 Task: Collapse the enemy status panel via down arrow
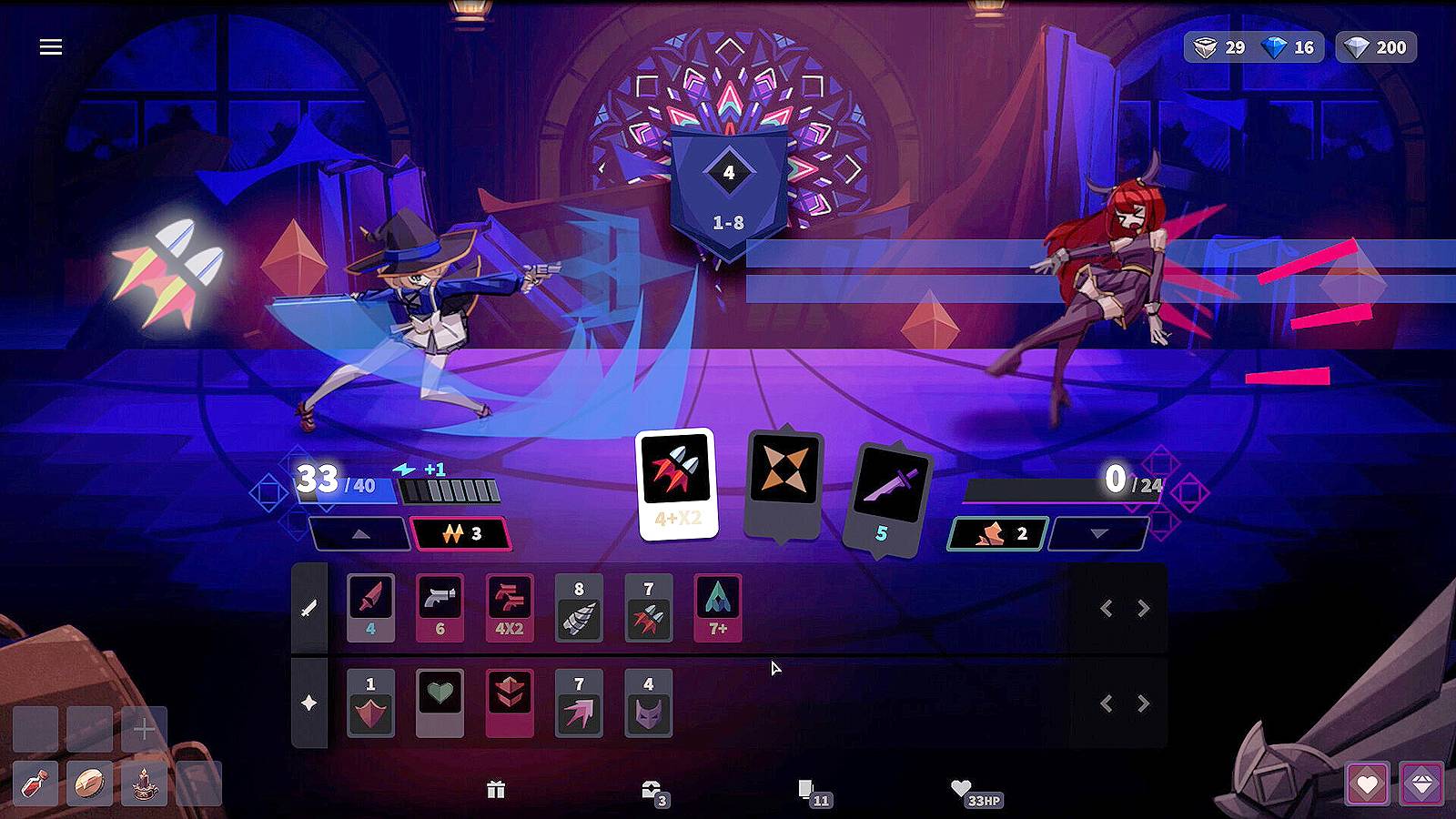[1099, 535]
